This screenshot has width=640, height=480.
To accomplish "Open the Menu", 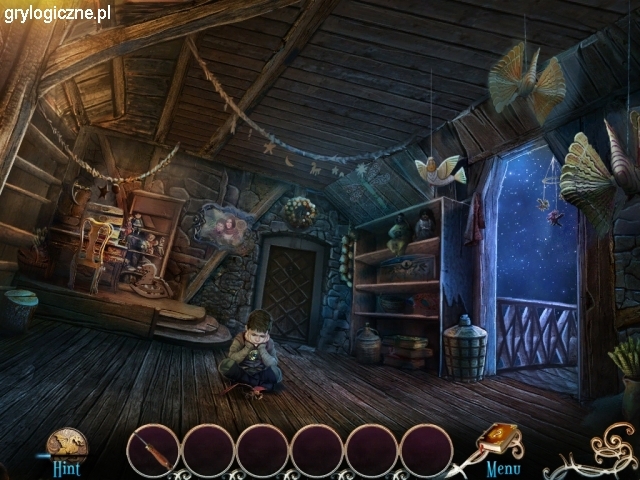I will [x=503, y=467].
